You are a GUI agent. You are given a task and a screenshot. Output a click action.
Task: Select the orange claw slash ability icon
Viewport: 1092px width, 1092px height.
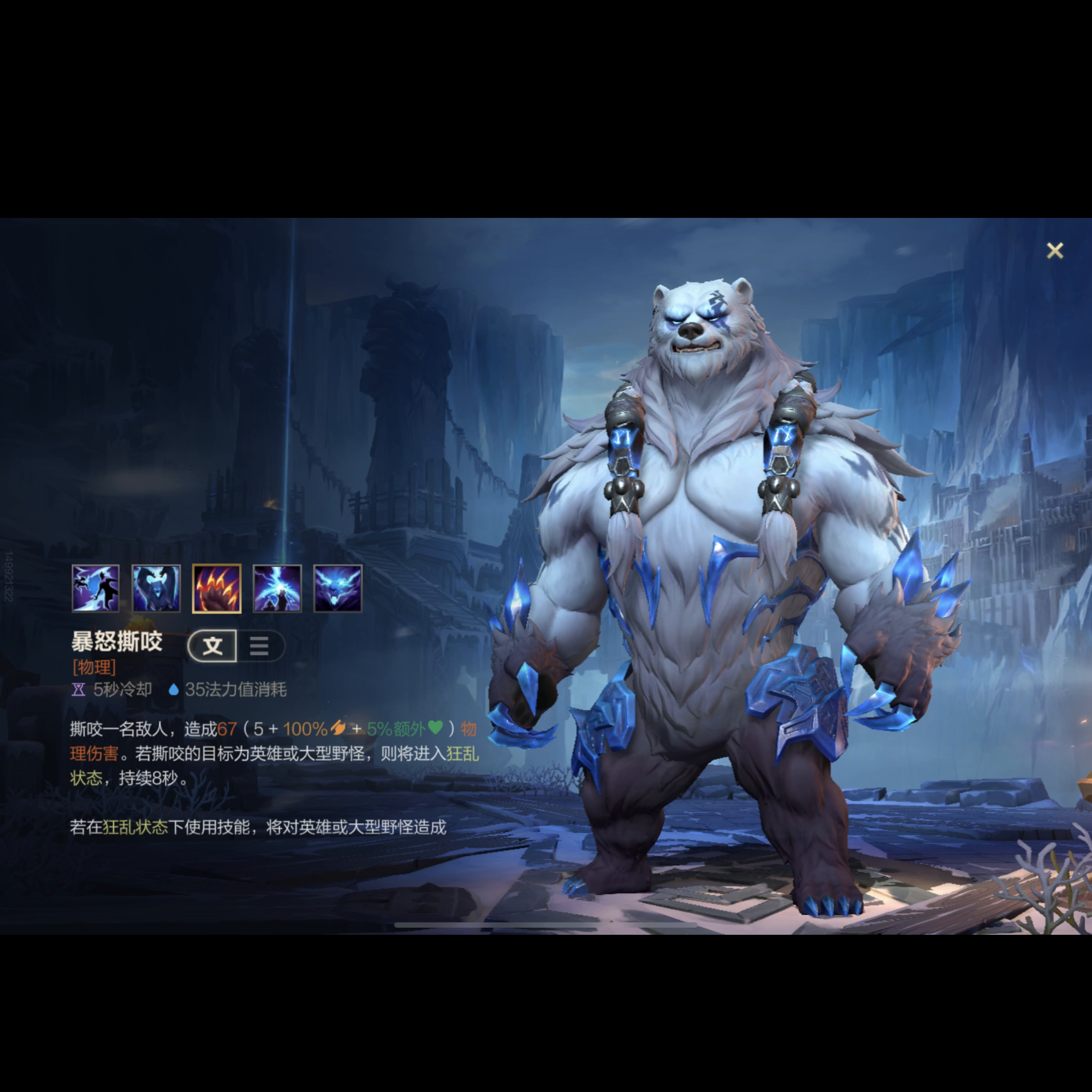pyautogui.click(x=216, y=588)
